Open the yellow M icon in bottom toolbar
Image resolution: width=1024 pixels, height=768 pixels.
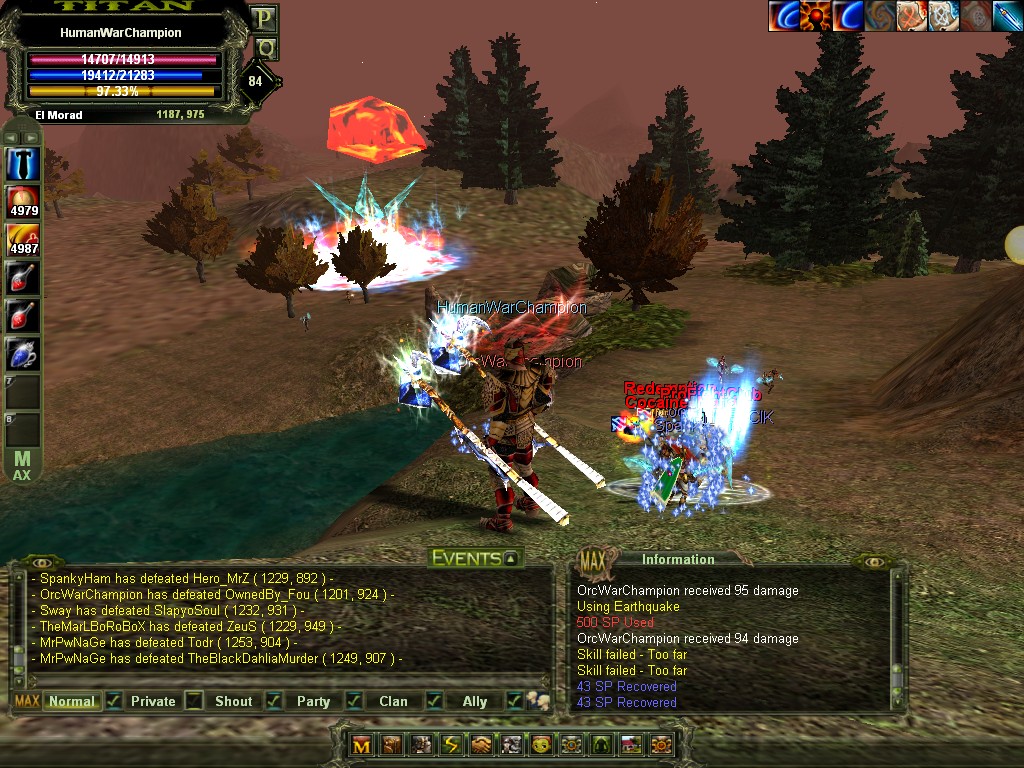coord(361,745)
